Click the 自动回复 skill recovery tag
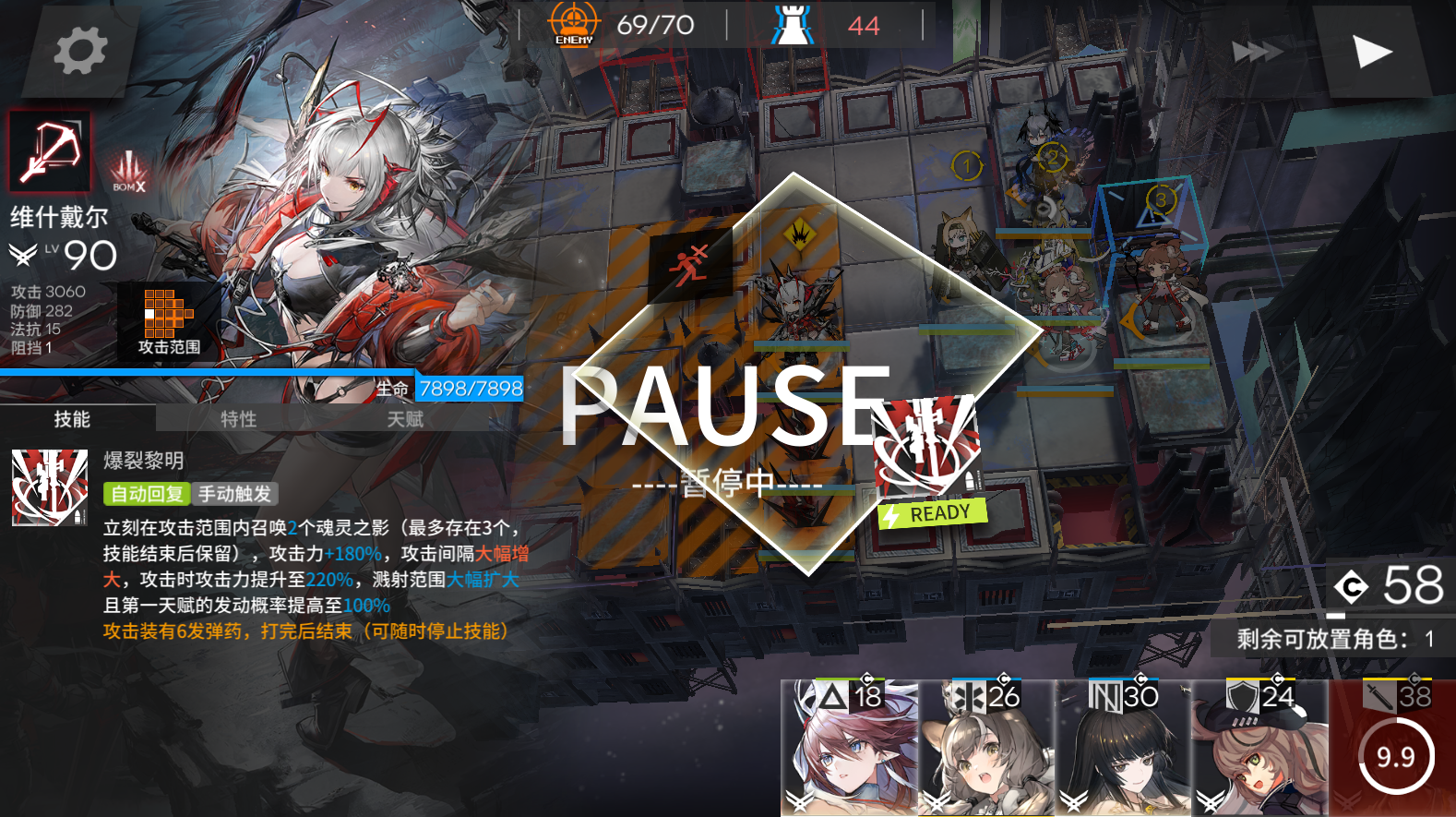The image size is (1456, 817). coord(147,494)
